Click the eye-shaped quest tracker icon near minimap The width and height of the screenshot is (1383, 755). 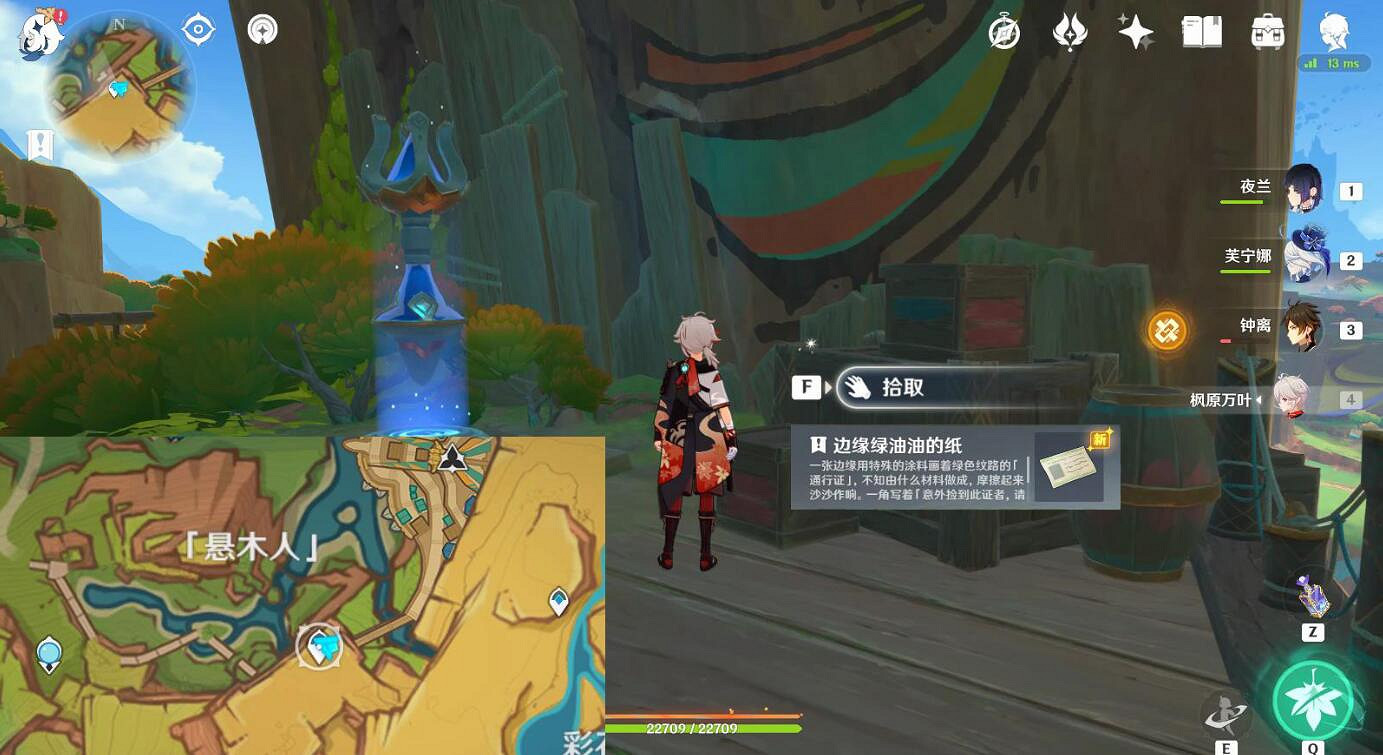point(196,29)
